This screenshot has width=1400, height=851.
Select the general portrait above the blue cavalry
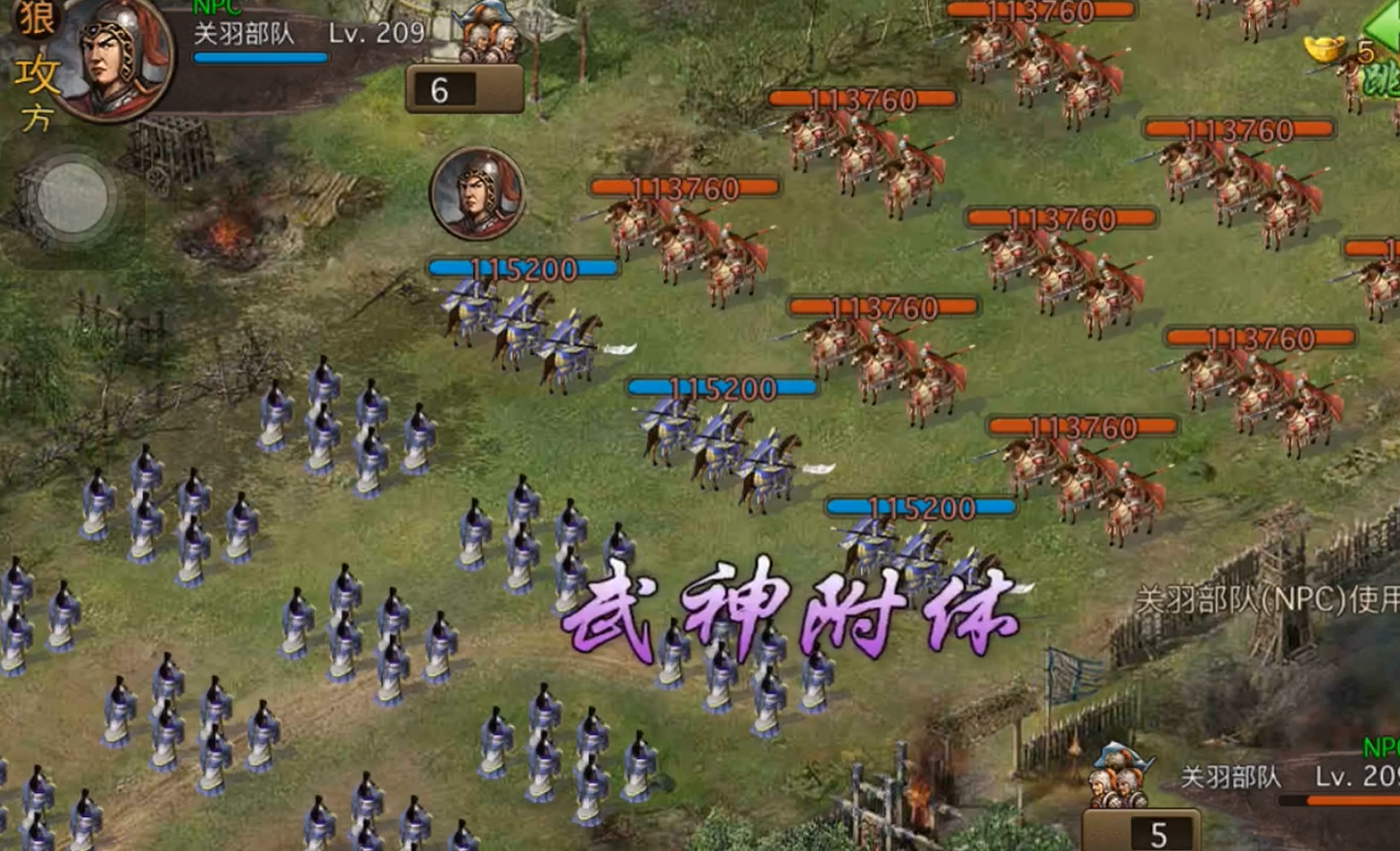point(477,193)
